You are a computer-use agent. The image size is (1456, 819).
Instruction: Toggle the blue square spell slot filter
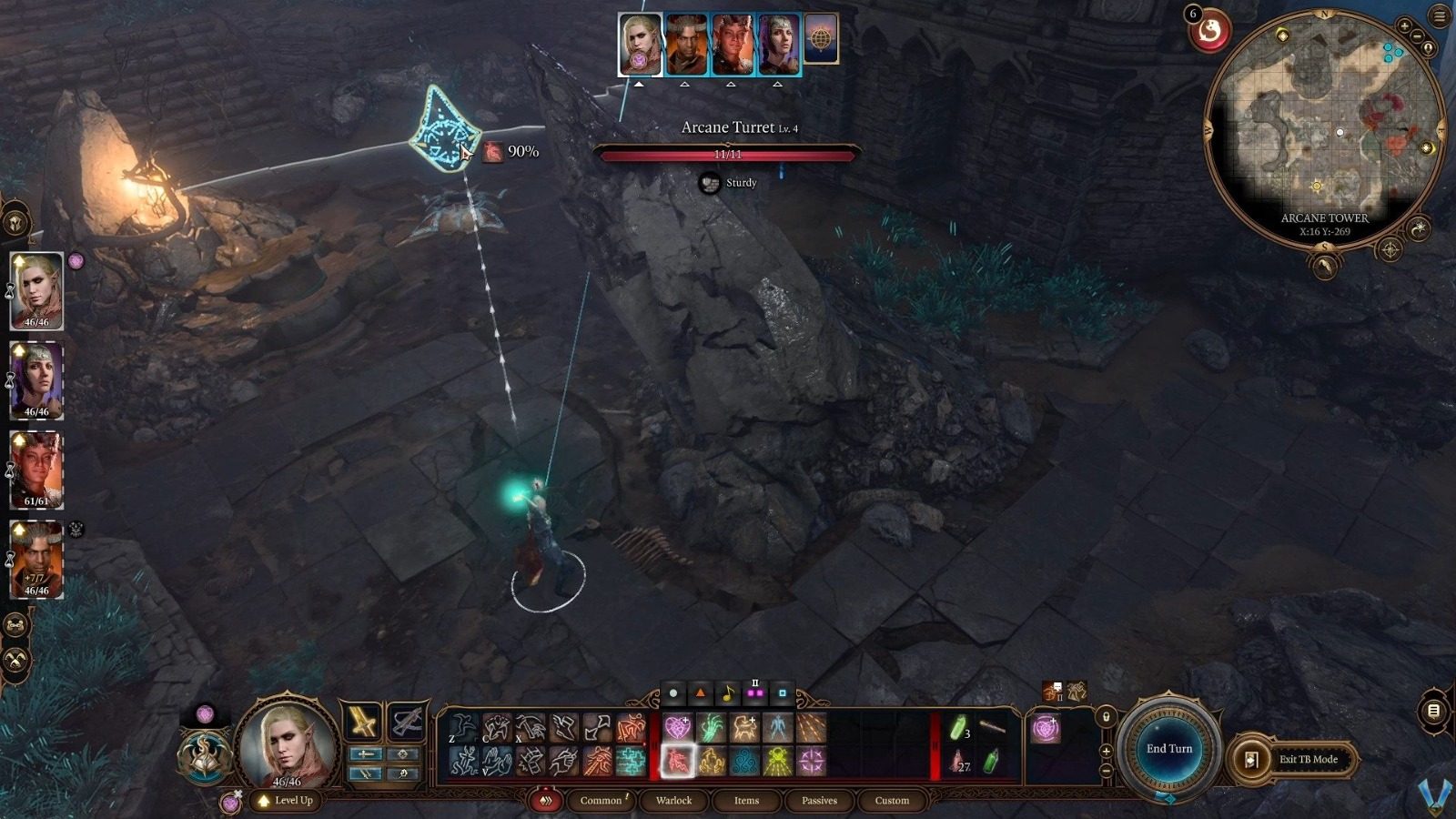tap(781, 692)
